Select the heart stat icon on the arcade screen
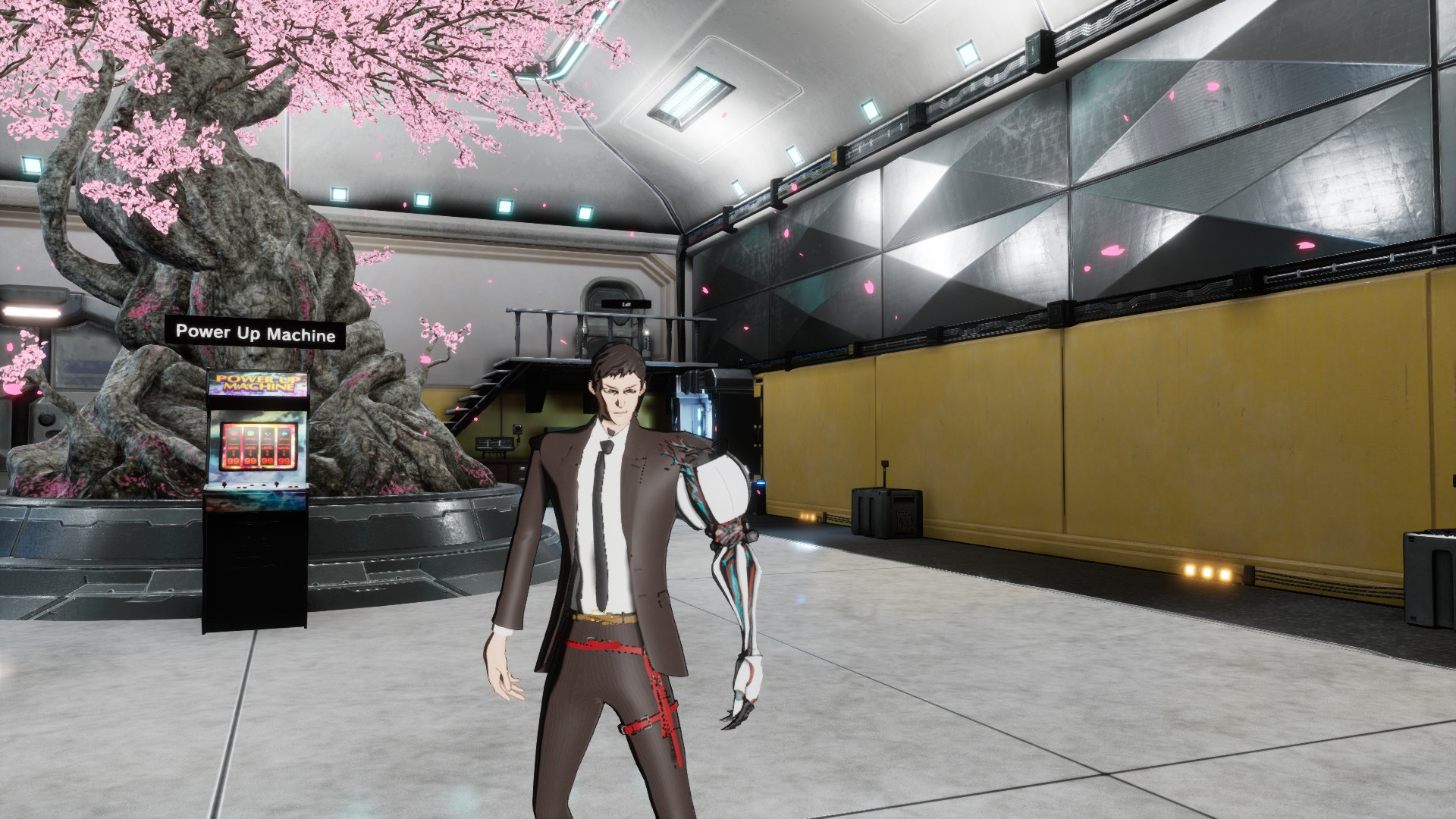 (234, 433)
